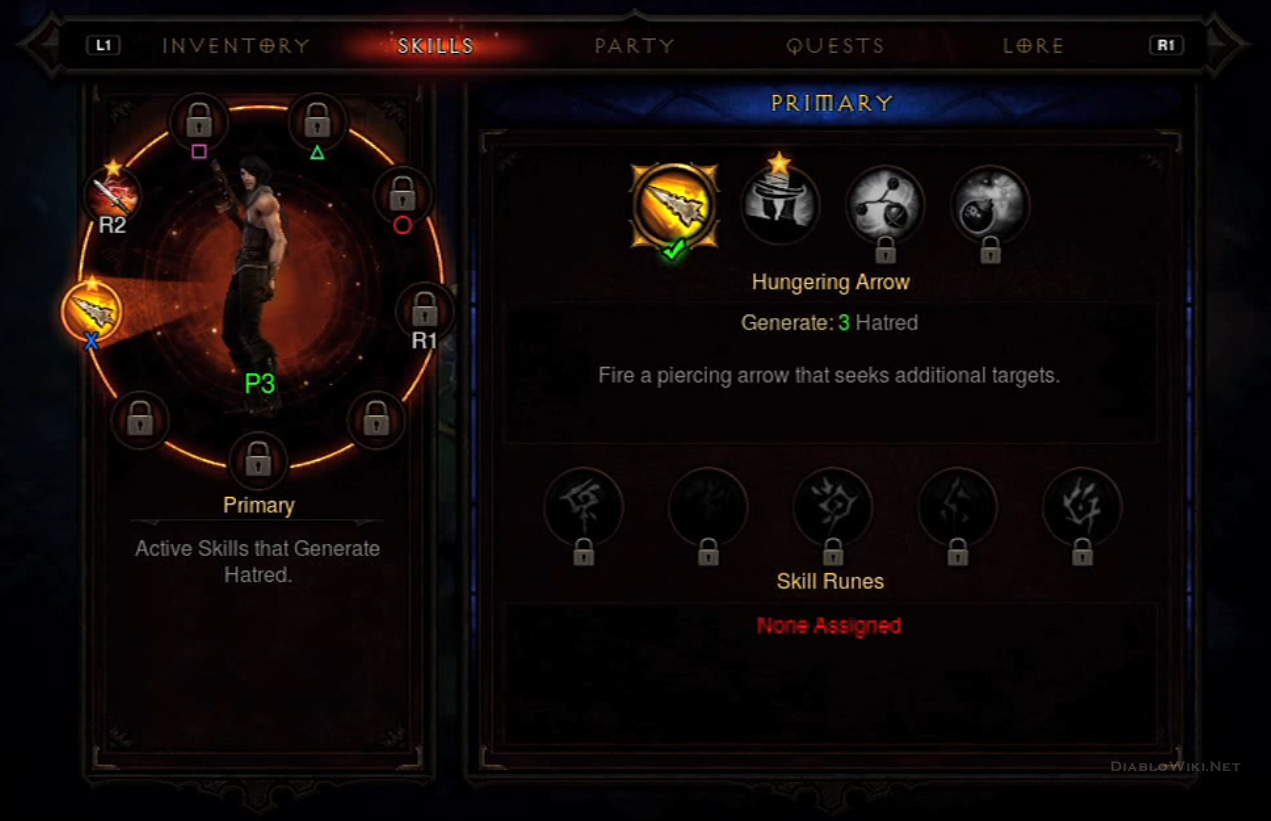Select the Hungering Arrow skill icon in Primary list
Viewport: 1271px width, 821px height.
(675, 206)
